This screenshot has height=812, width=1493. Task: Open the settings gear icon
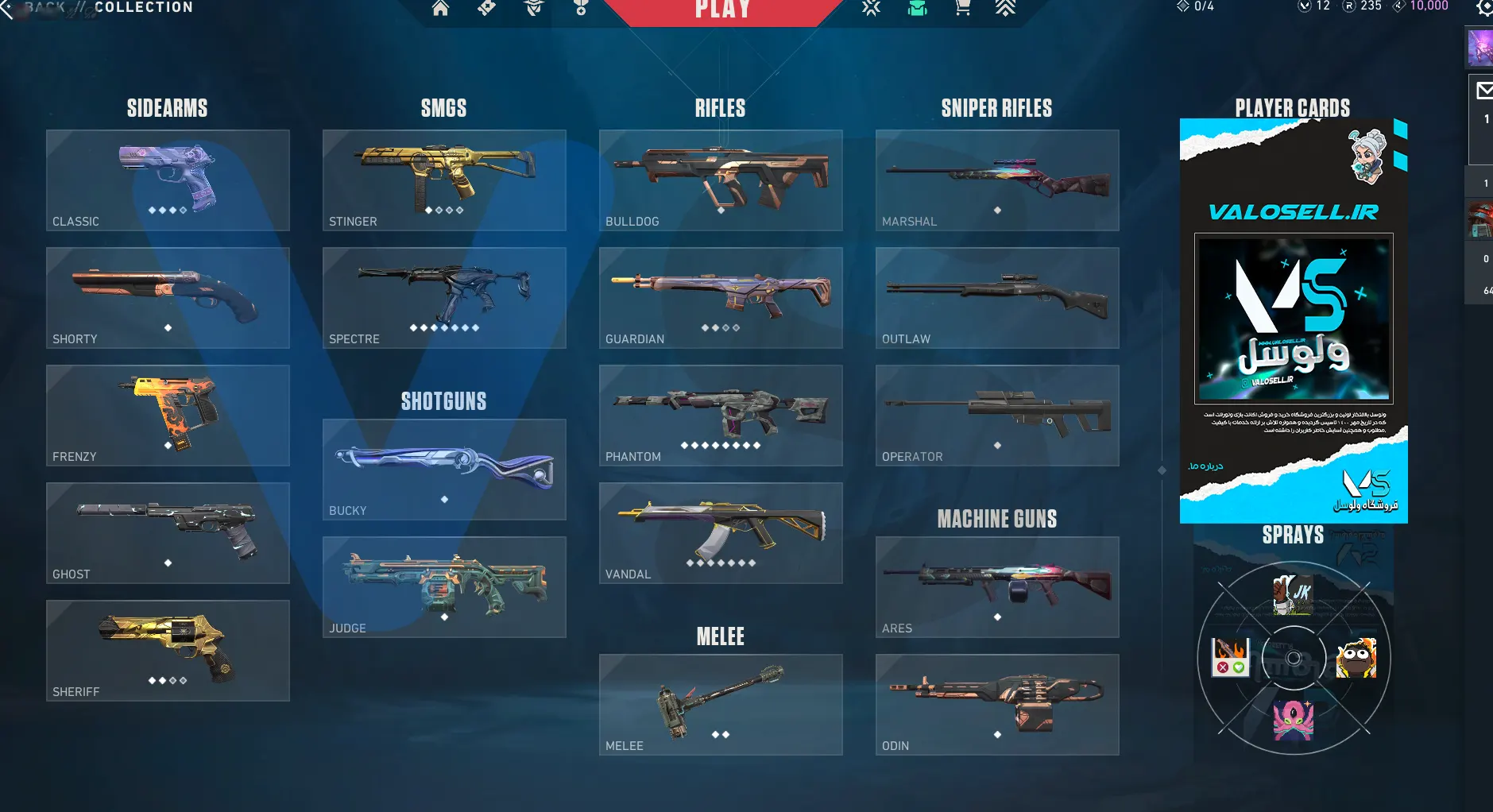coord(1483,8)
